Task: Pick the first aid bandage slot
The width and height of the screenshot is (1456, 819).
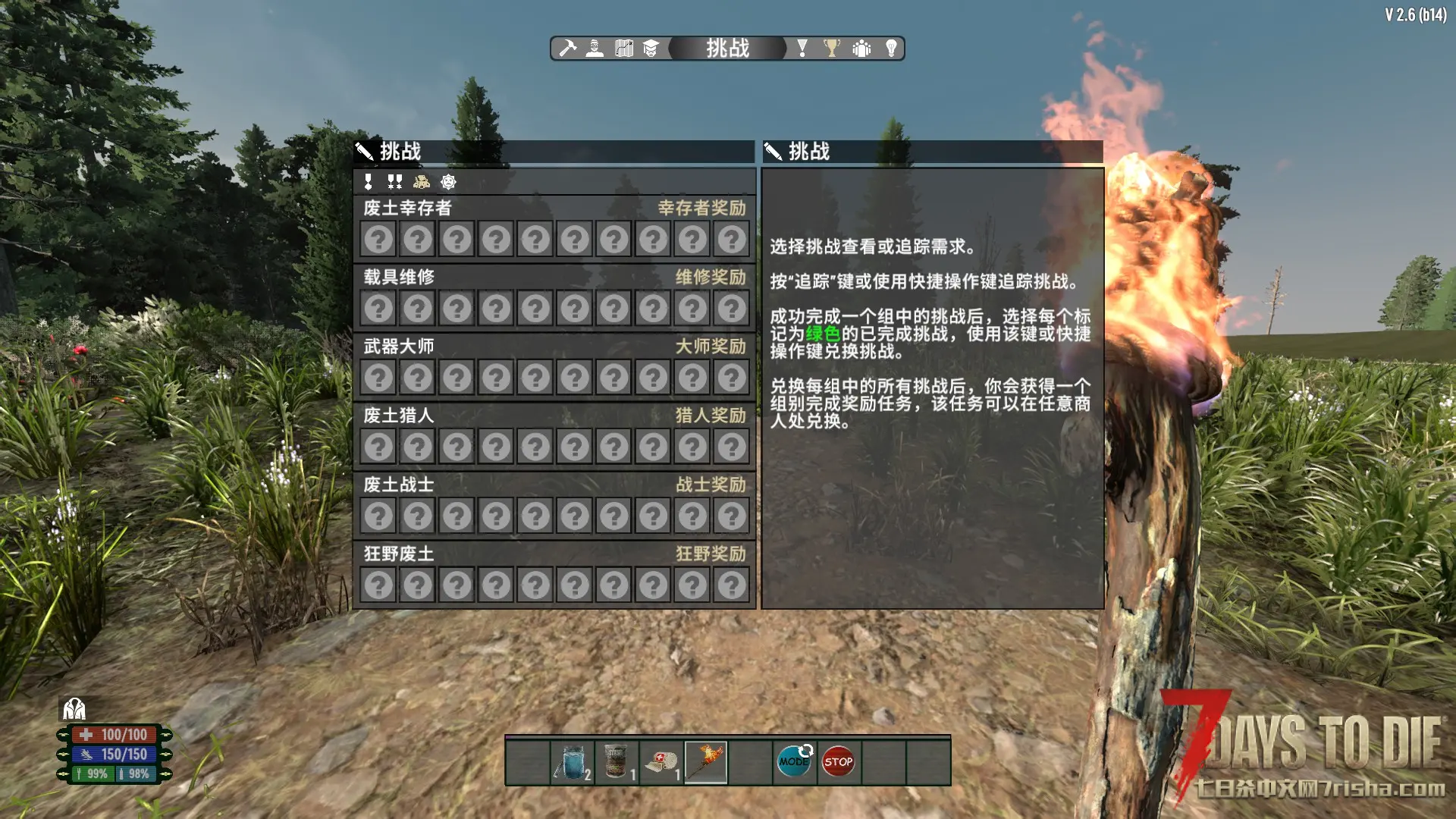Action: [662, 762]
